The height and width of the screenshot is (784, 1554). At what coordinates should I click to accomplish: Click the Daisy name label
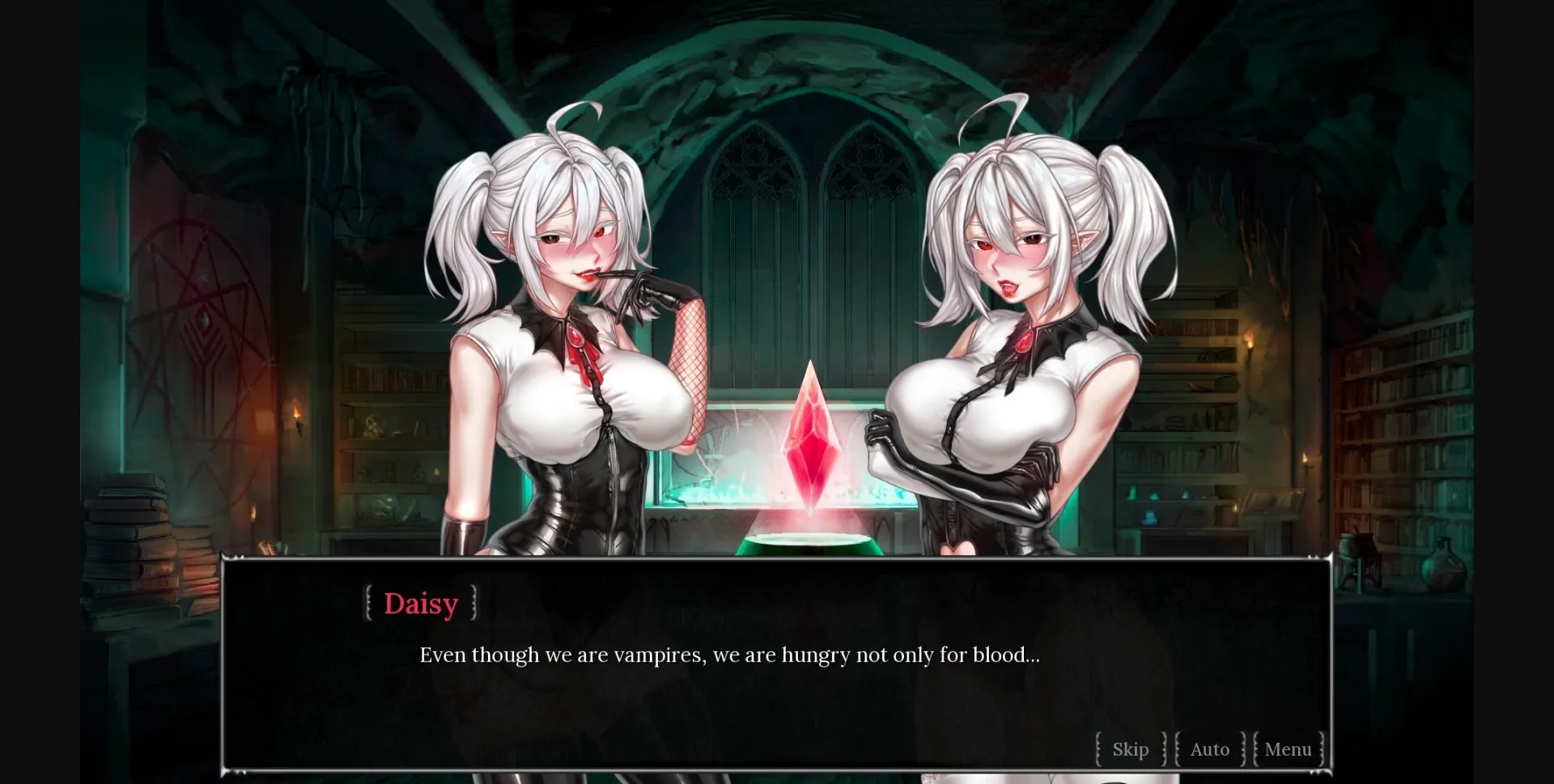coord(420,603)
